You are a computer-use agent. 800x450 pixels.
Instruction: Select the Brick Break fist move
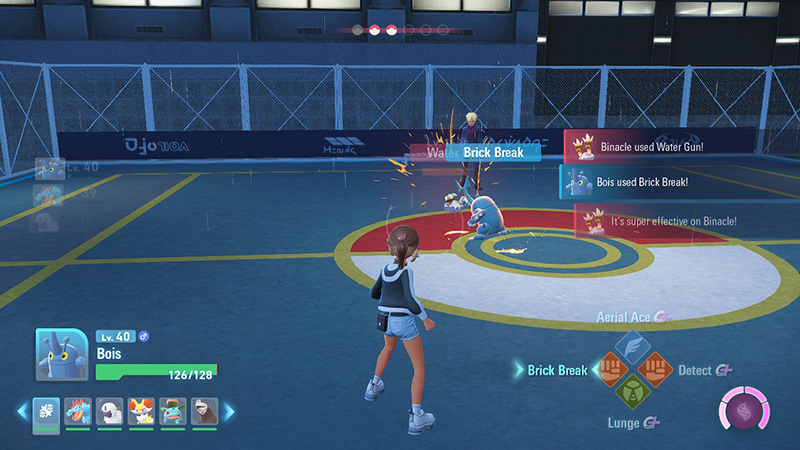click(609, 370)
